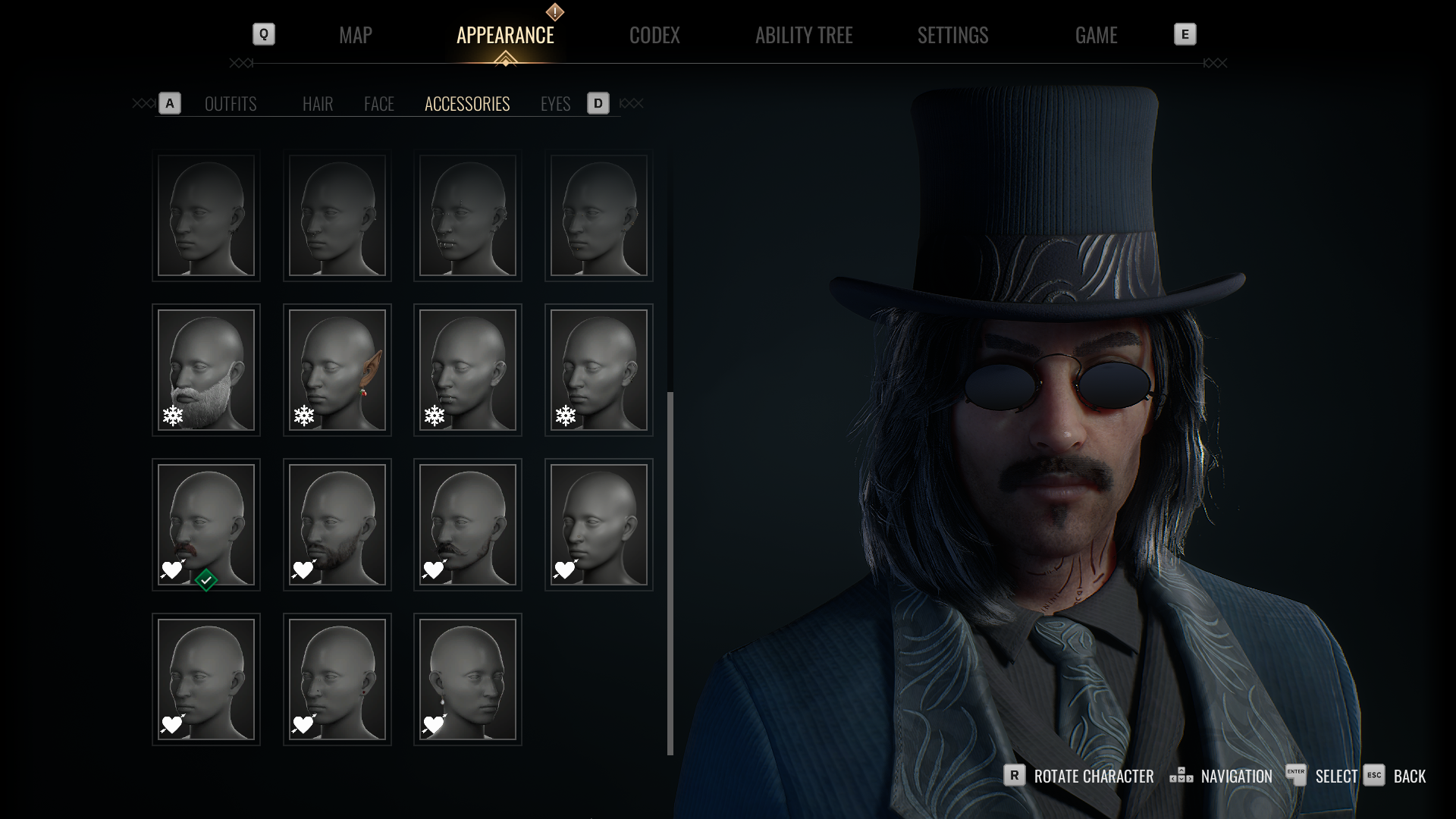Click the D key icon right of Eyes
This screenshot has height=819, width=1456.
click(x=598, y=103)
